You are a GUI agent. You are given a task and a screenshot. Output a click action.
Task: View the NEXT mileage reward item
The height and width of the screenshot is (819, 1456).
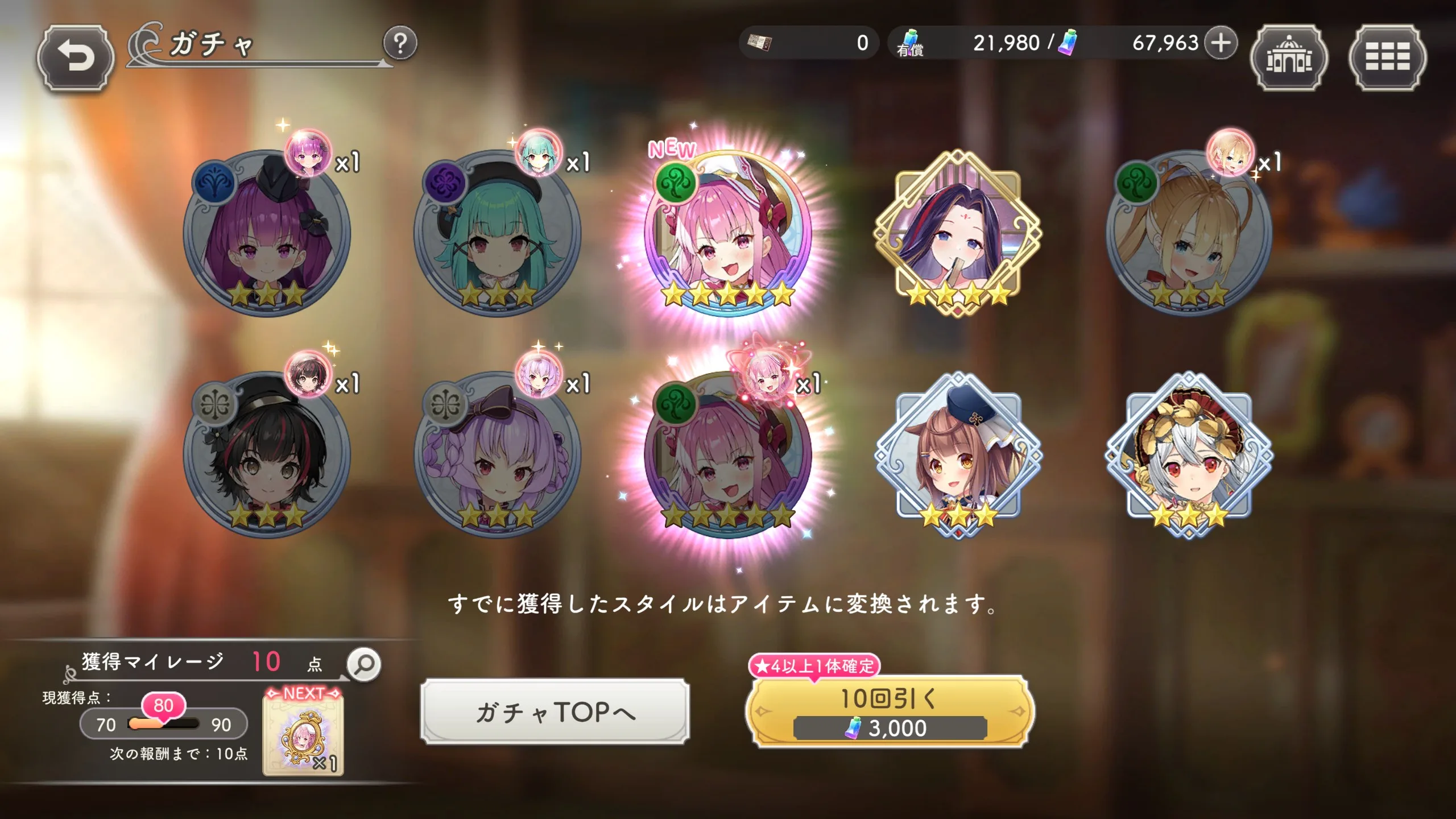(x=303, y=734)
